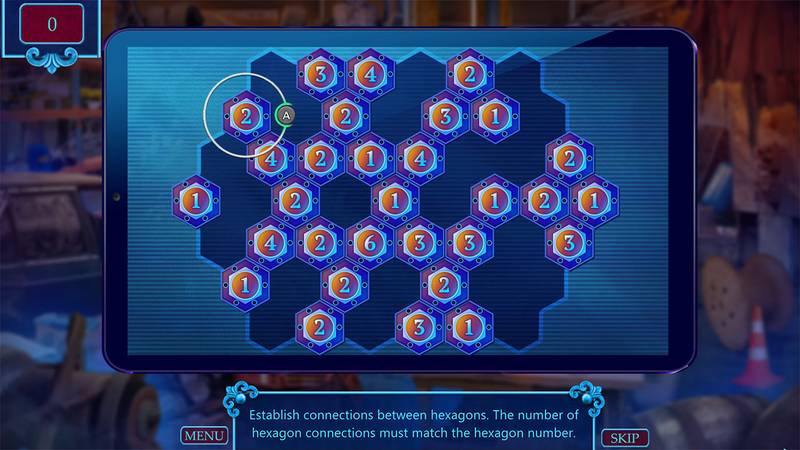Choose the white-circled 2 hexagon

pos(245,116)
